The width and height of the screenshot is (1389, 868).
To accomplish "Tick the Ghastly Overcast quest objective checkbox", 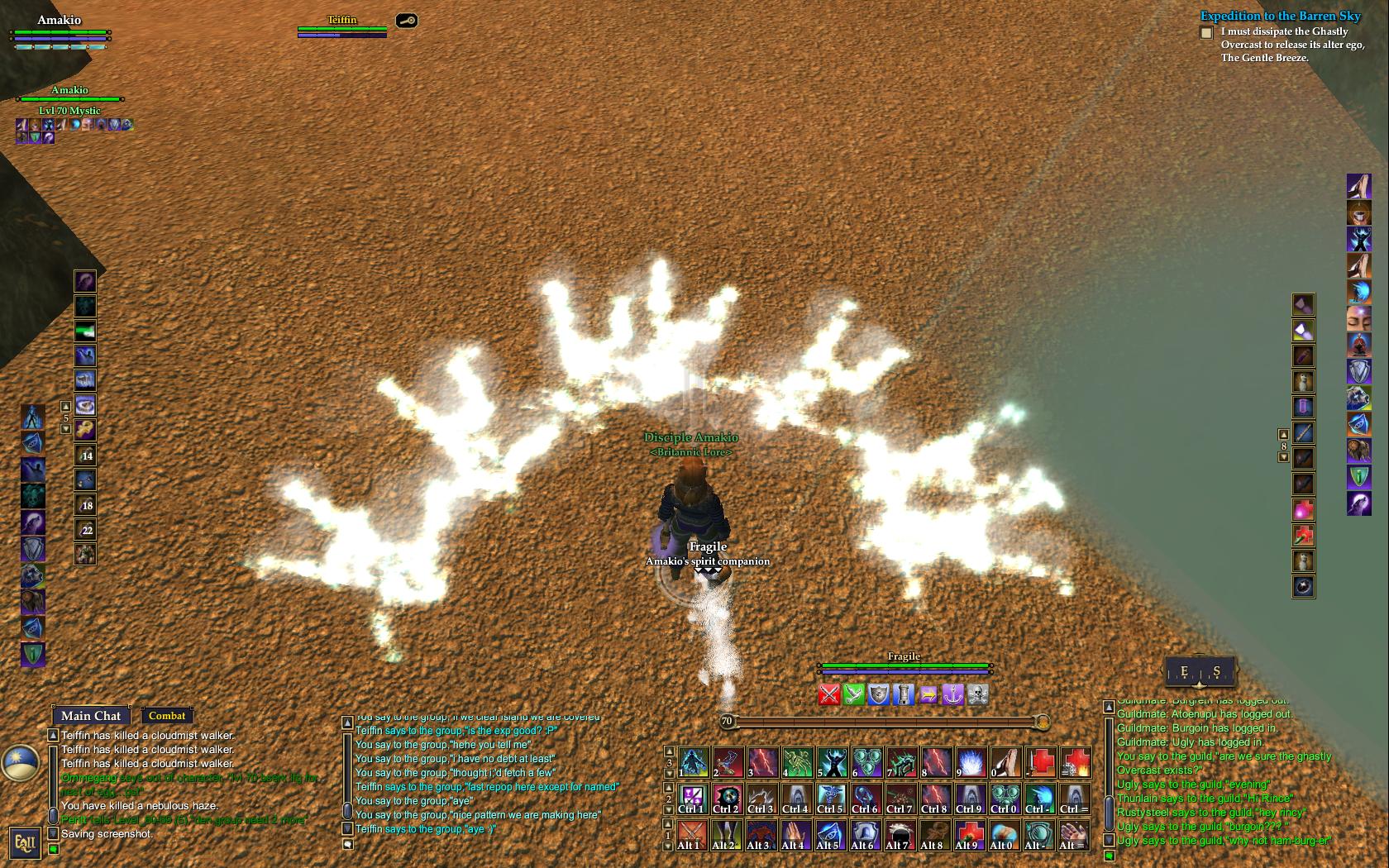I will [x=1206, y=33].
